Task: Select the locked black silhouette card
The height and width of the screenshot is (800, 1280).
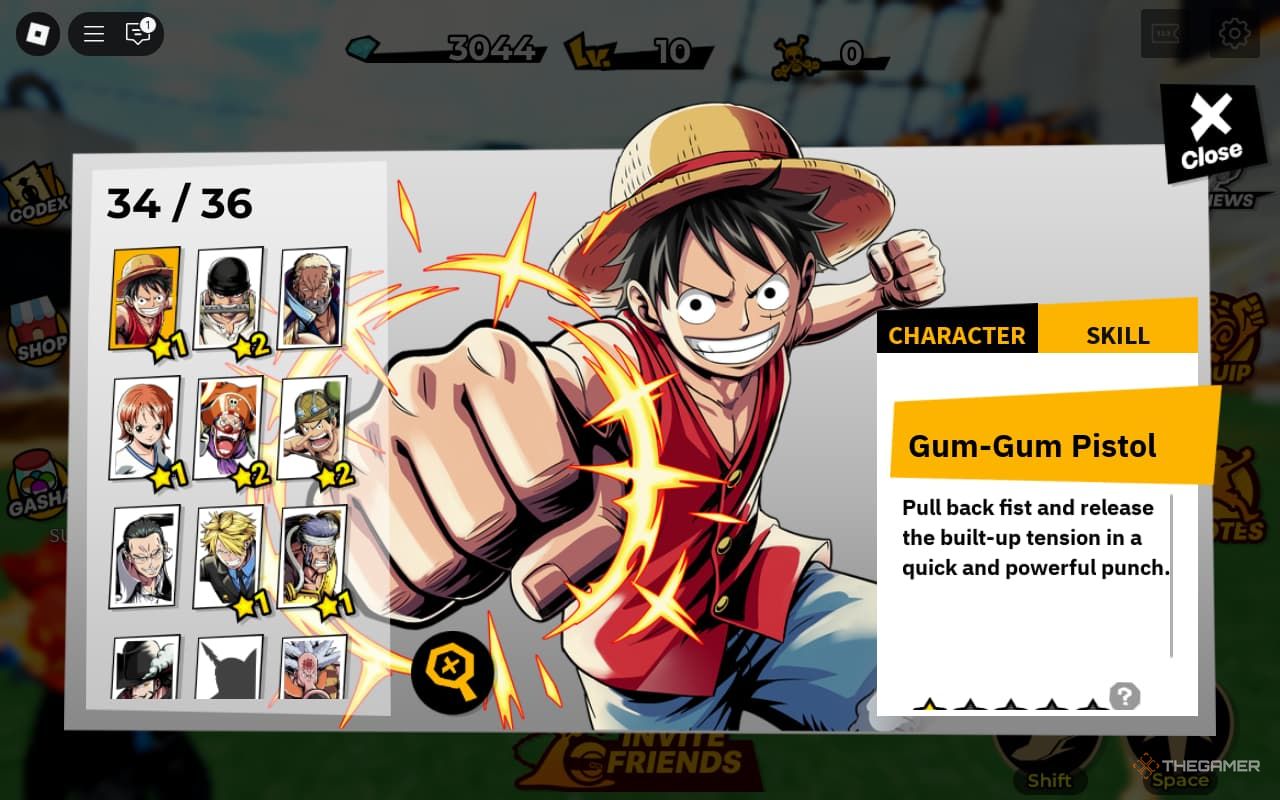Action: point(229,667)
